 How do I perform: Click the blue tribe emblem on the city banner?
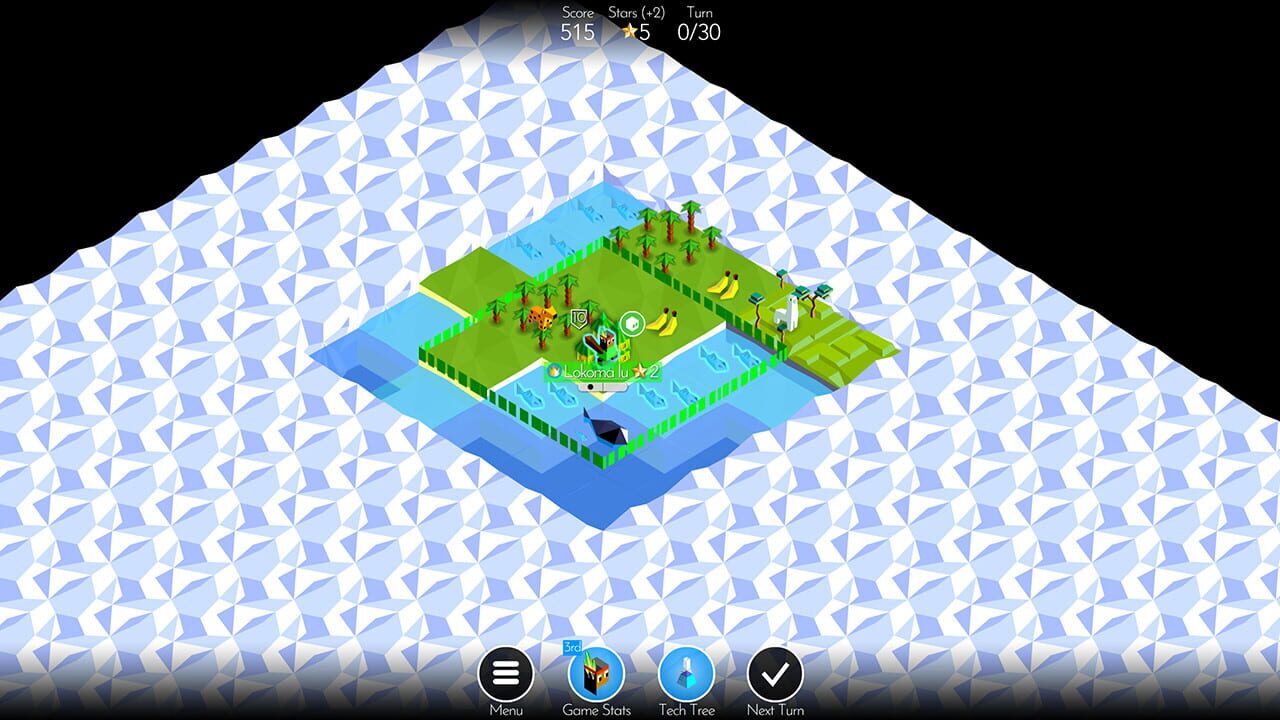point(554,371)
